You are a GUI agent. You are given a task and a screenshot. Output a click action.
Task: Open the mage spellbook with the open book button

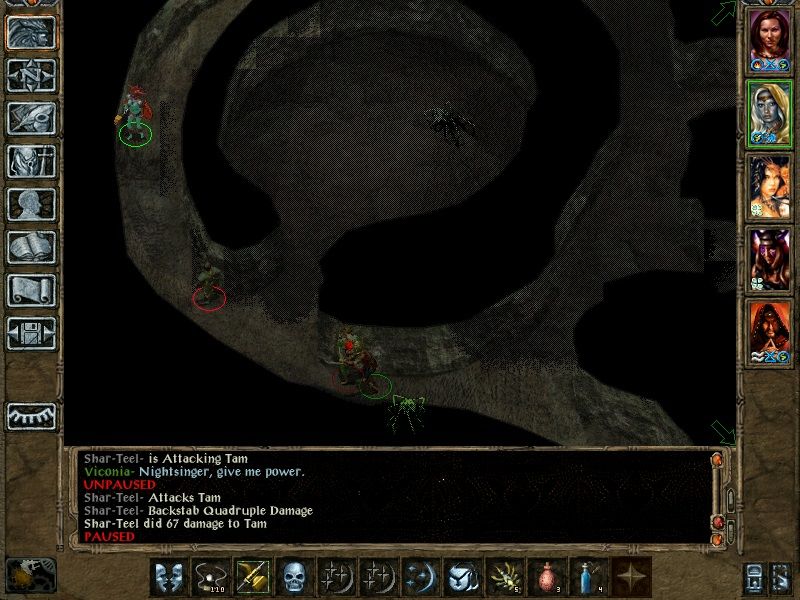(x=31, y=247)
